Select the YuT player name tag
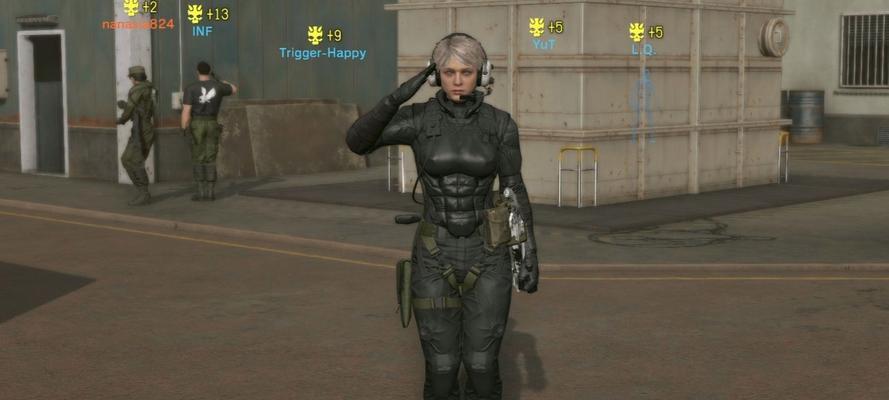Screen dimensions: 889x400 [x=544, y=45]
